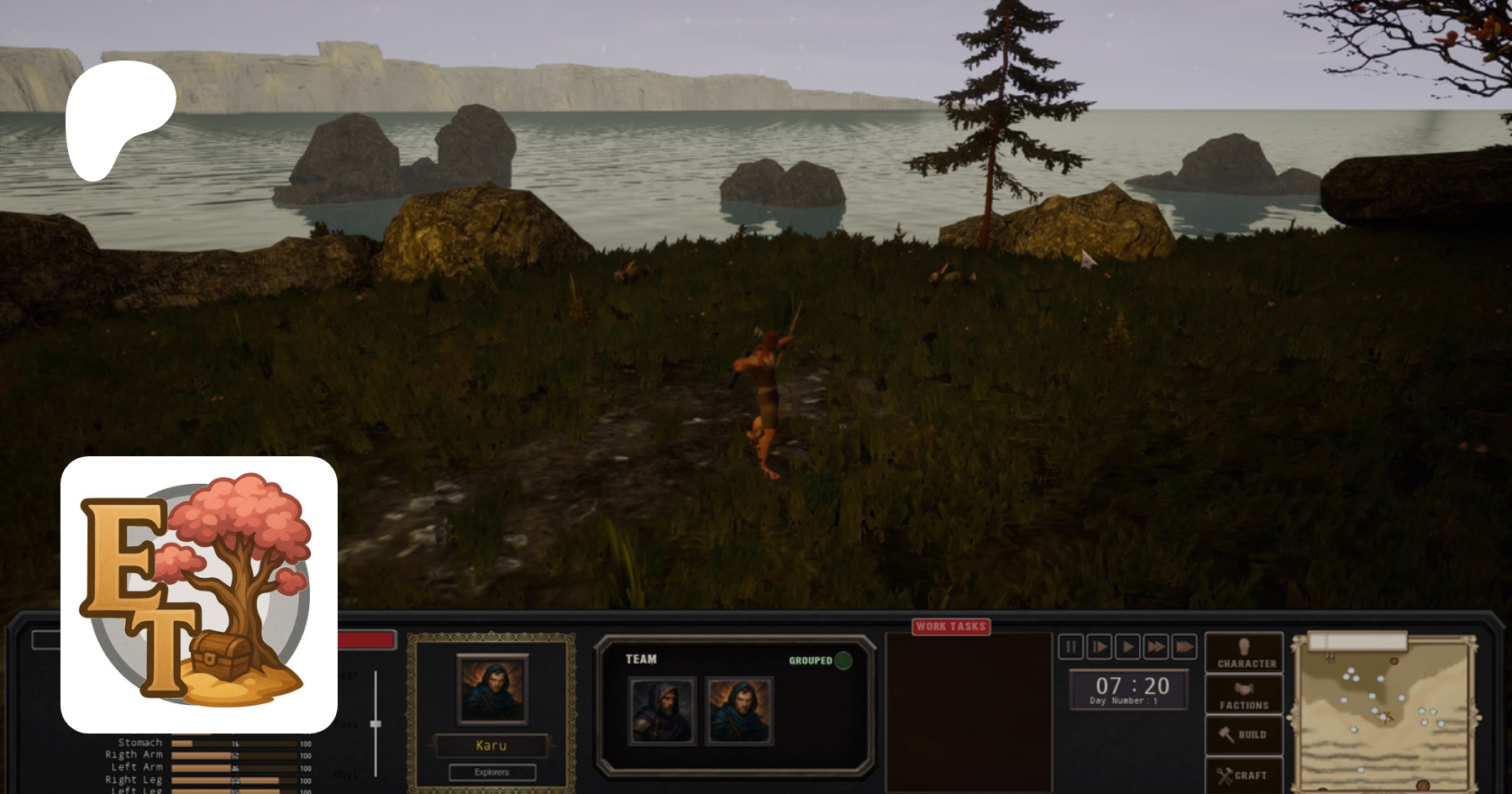Click the white Patreon logo overlay
This screenshot has height=794, width=1512.
118,118
